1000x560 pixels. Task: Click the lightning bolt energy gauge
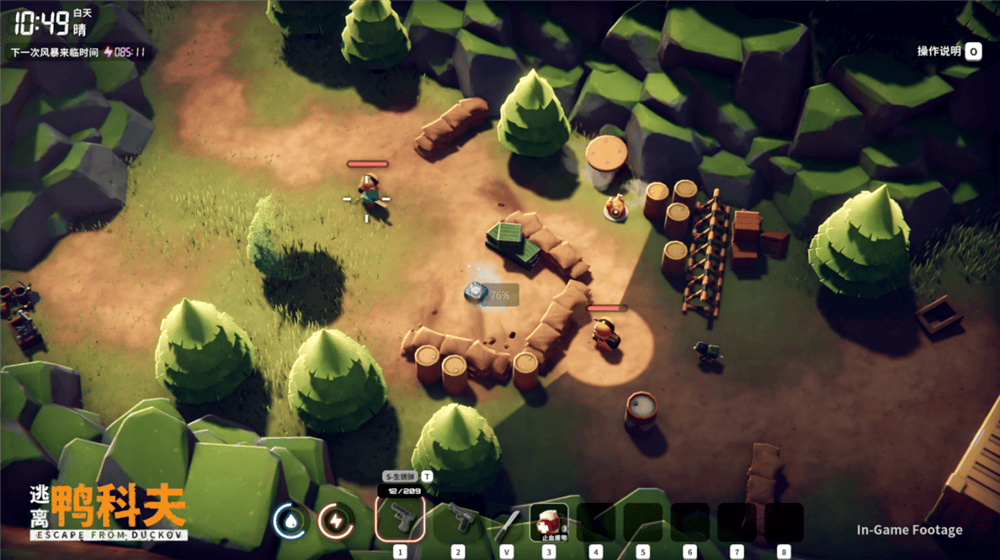[x=335, y=520]
